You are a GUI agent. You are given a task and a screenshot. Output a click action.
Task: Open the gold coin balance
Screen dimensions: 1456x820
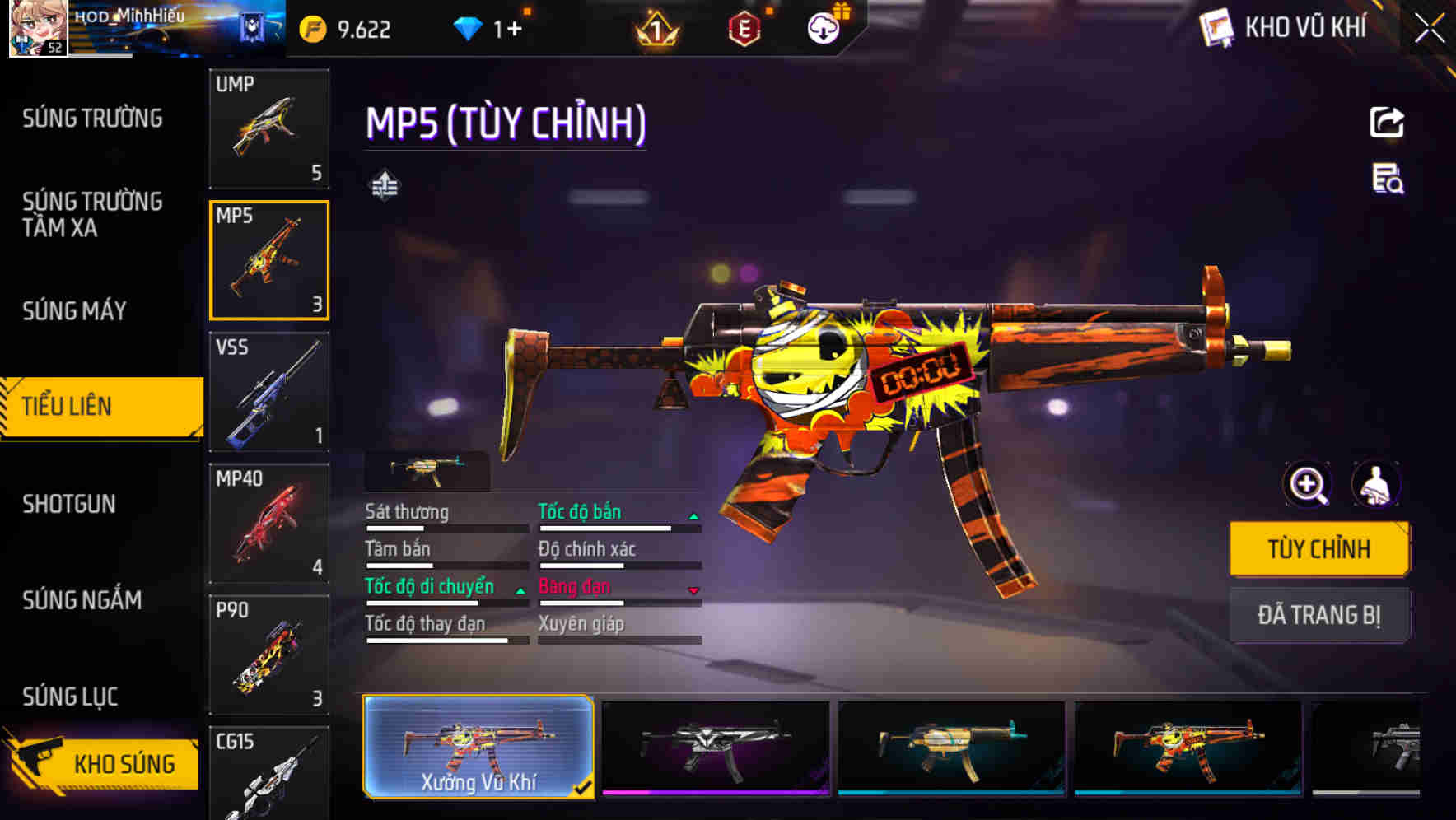[x=346, y=30]
